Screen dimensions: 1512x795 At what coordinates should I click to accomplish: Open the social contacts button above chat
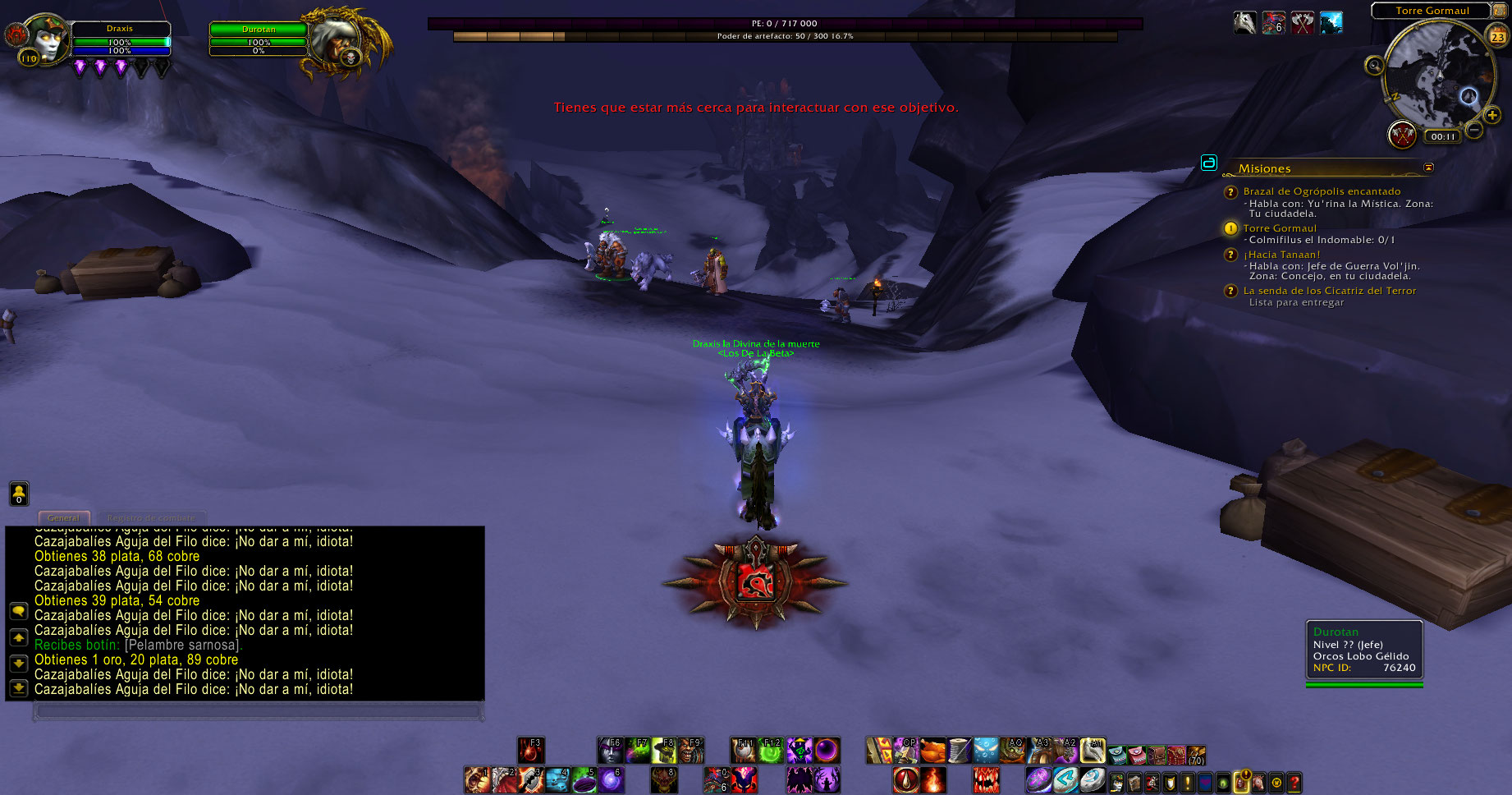(19, 494)
